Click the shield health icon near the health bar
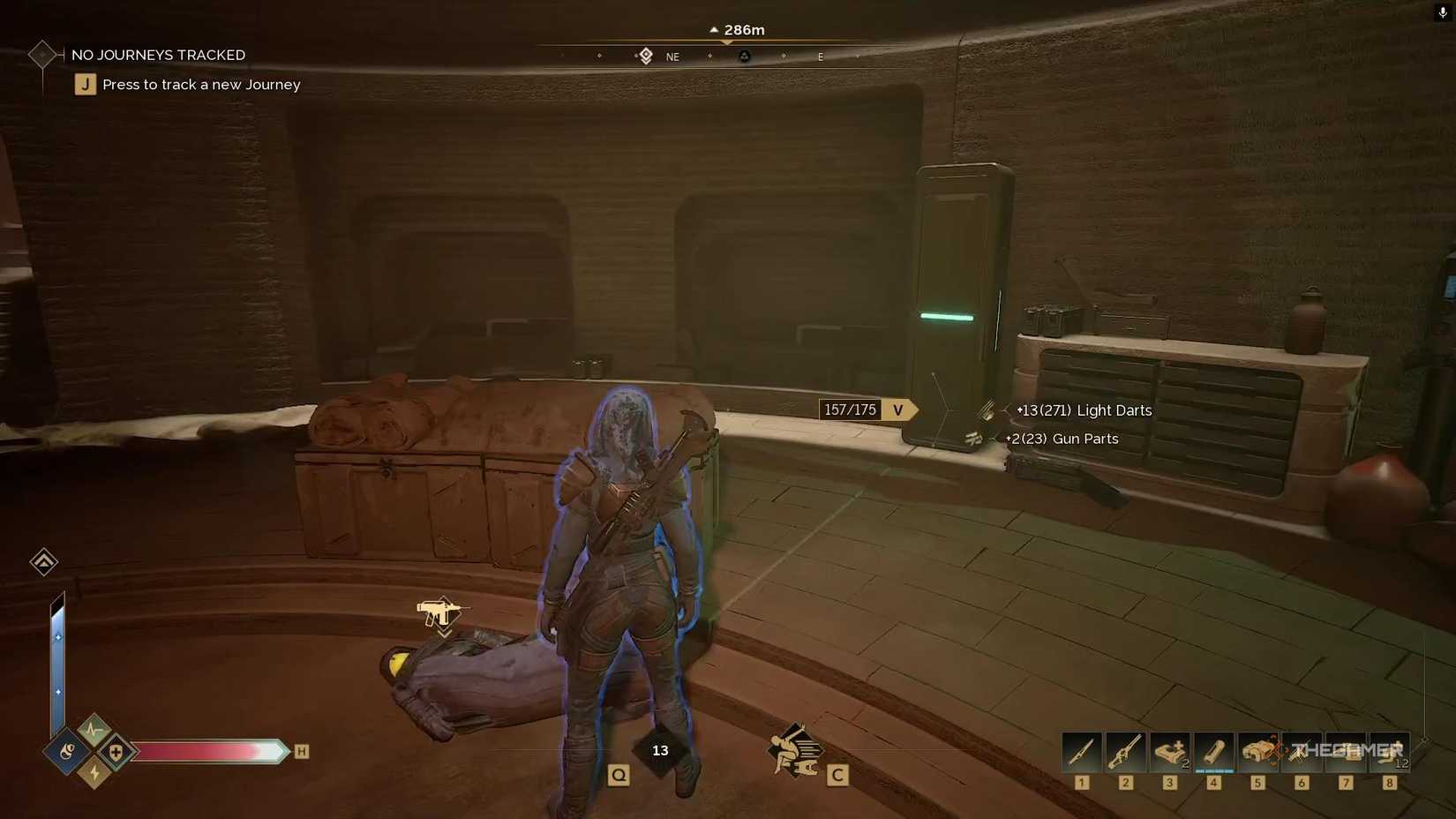 coord(116,751)
